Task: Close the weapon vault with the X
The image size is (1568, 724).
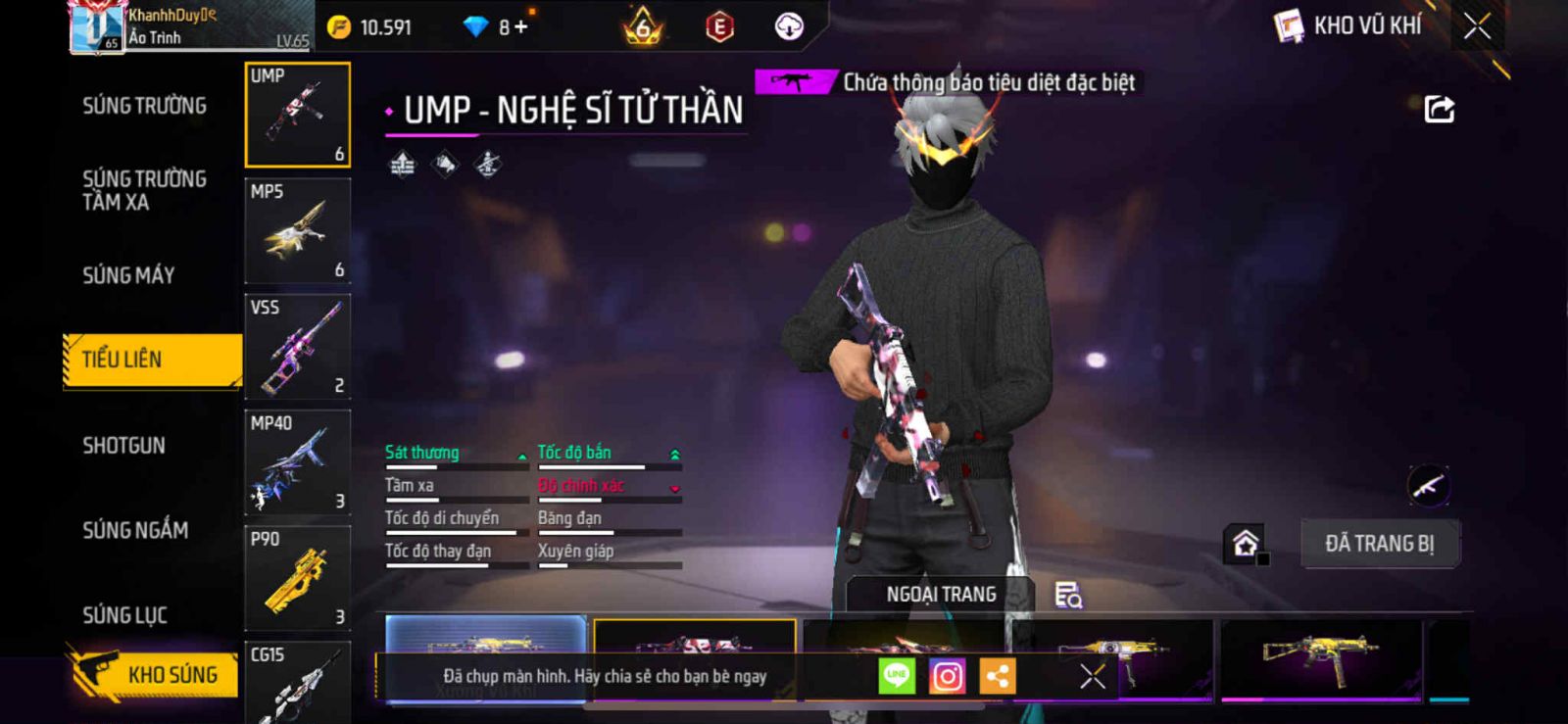Action: click(1477, 26)
